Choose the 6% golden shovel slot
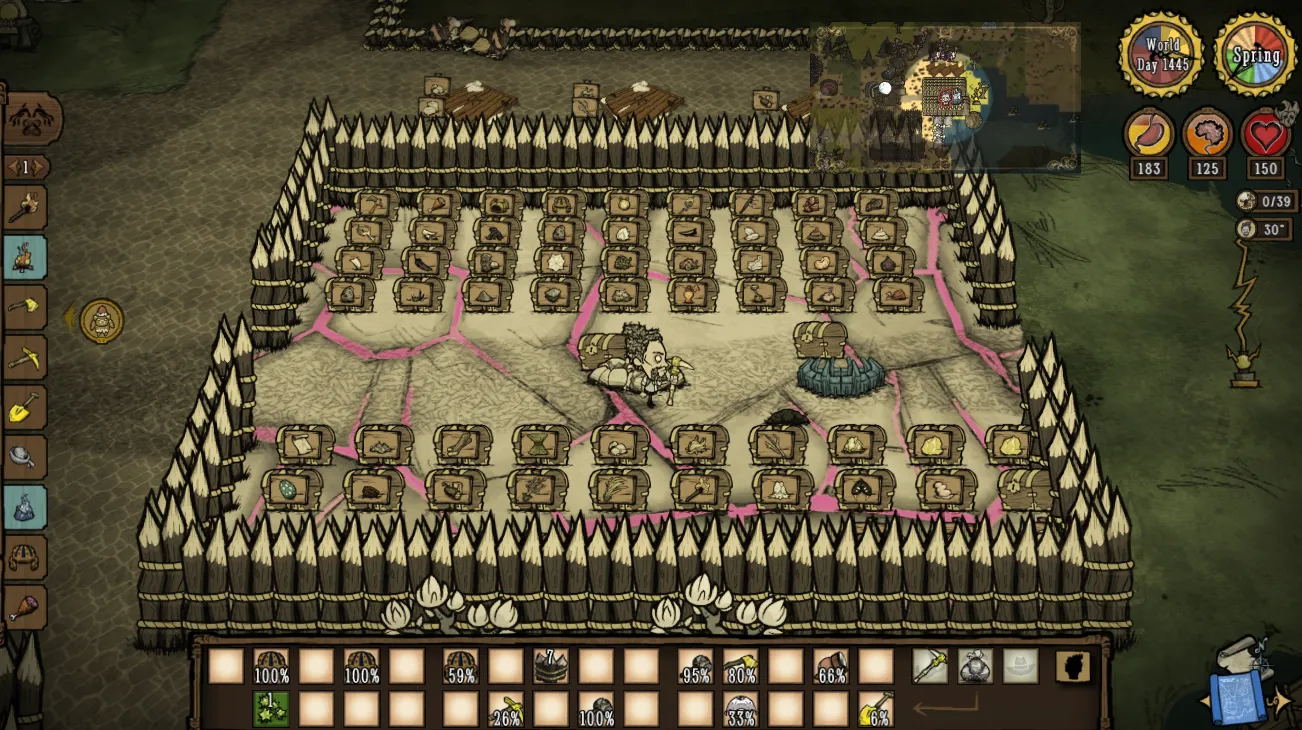Screen dimensions: 1302x730 coord(876,708)
